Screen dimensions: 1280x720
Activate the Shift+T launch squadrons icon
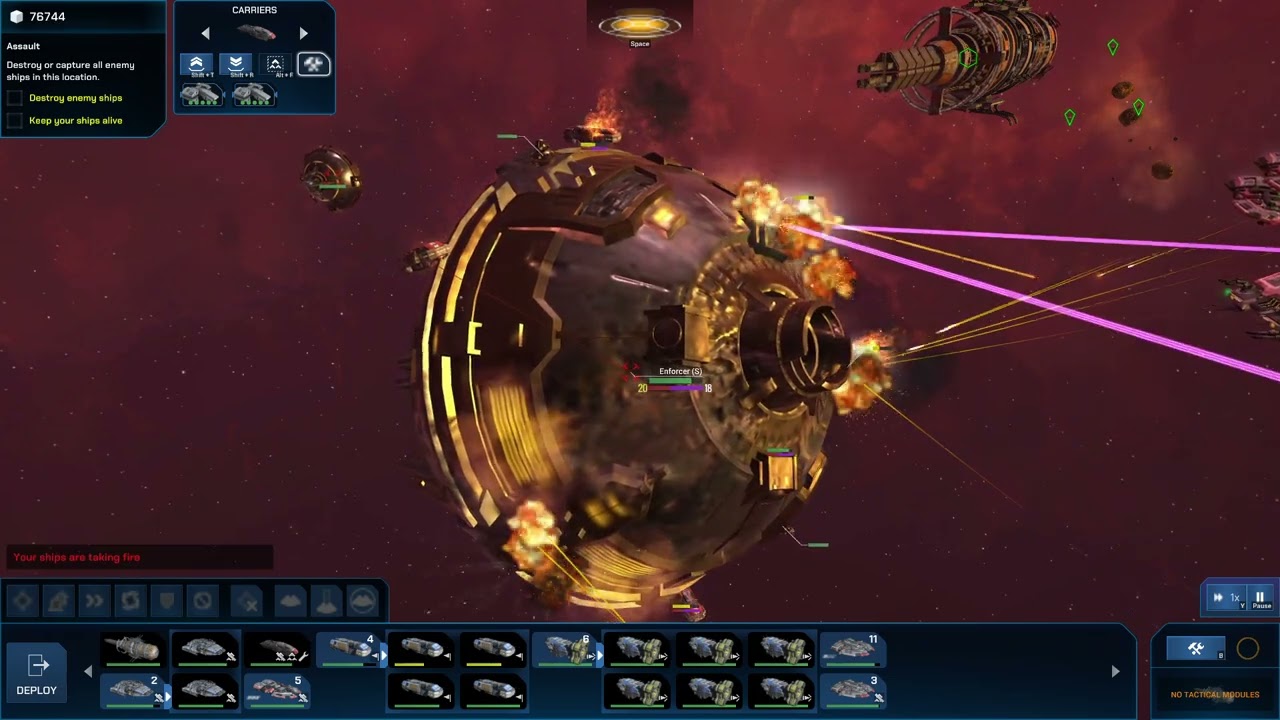(x=197, y=65)
